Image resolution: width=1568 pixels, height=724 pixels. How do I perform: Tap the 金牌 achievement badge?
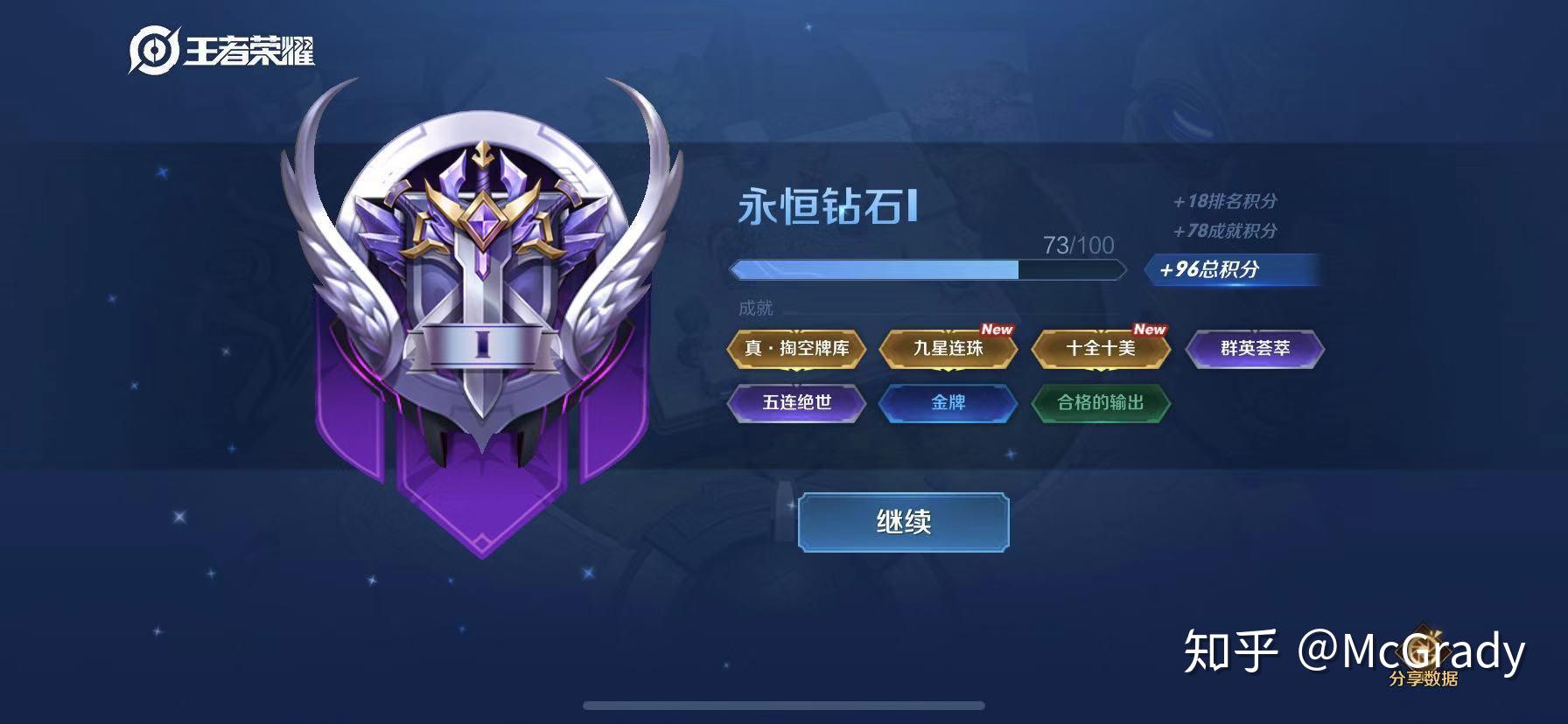coord(948,404)
